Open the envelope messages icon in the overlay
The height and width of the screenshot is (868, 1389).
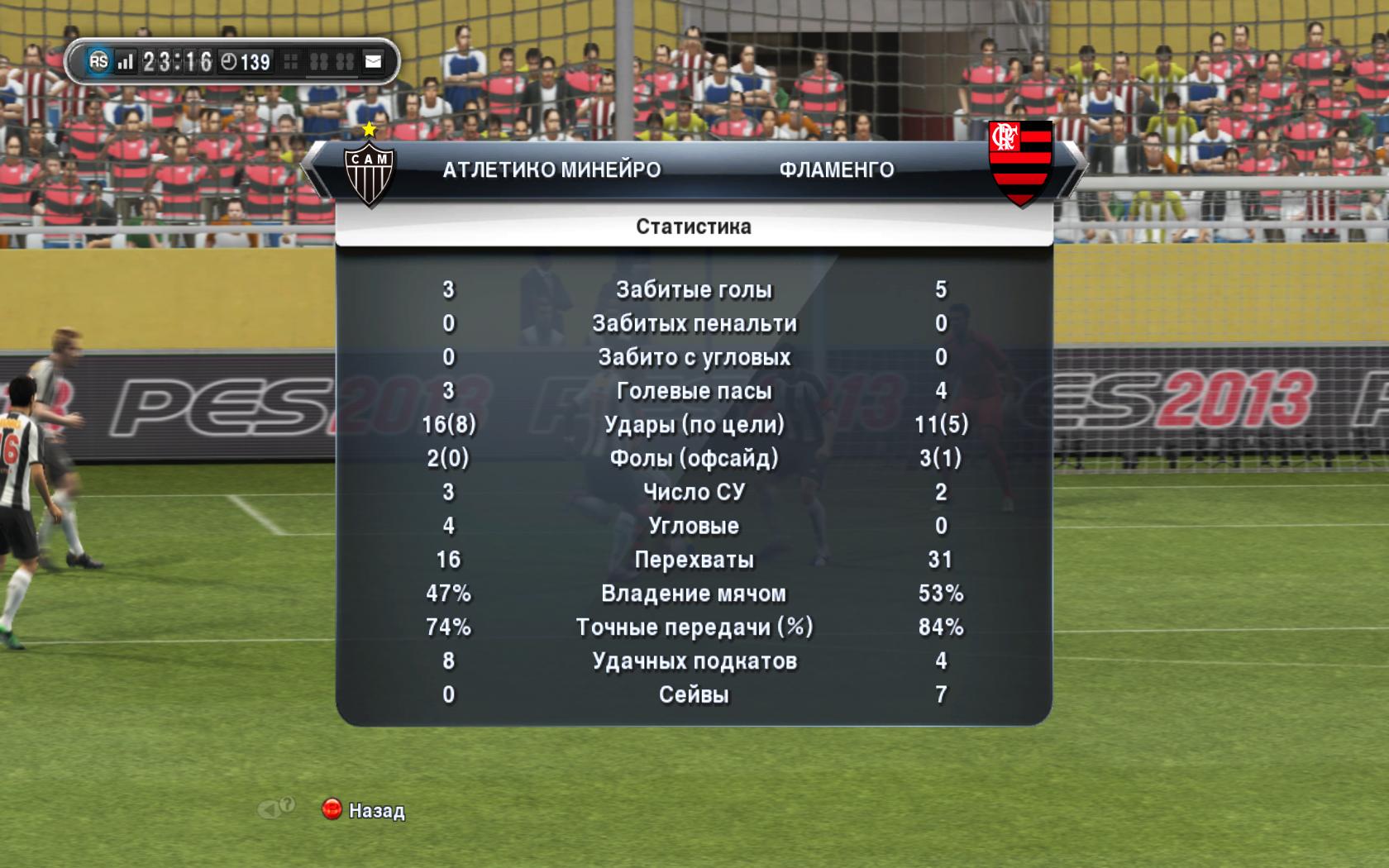(374, 62)
